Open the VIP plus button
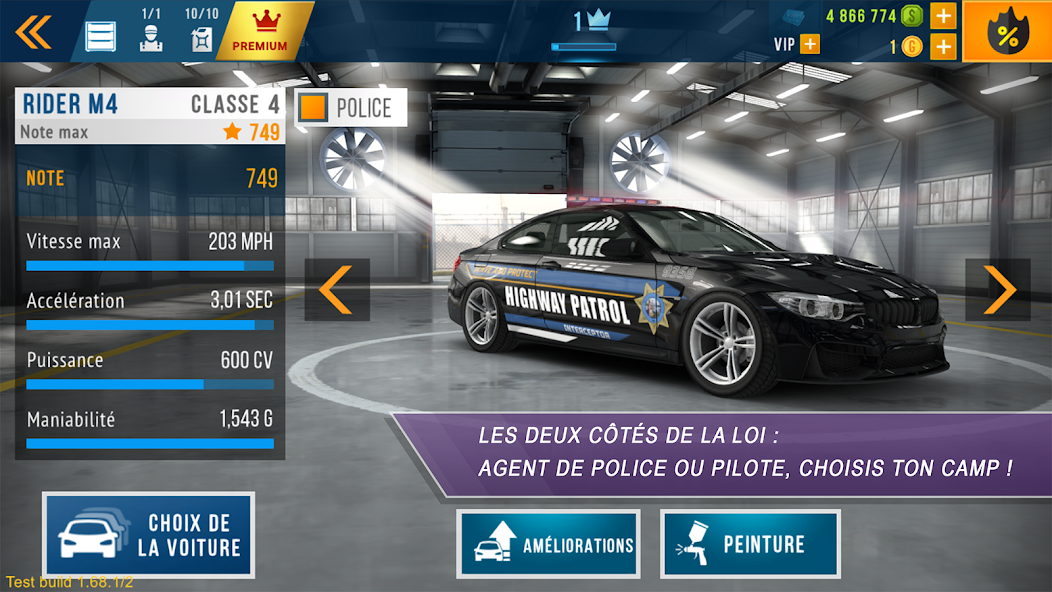 [x=808, y=44]
